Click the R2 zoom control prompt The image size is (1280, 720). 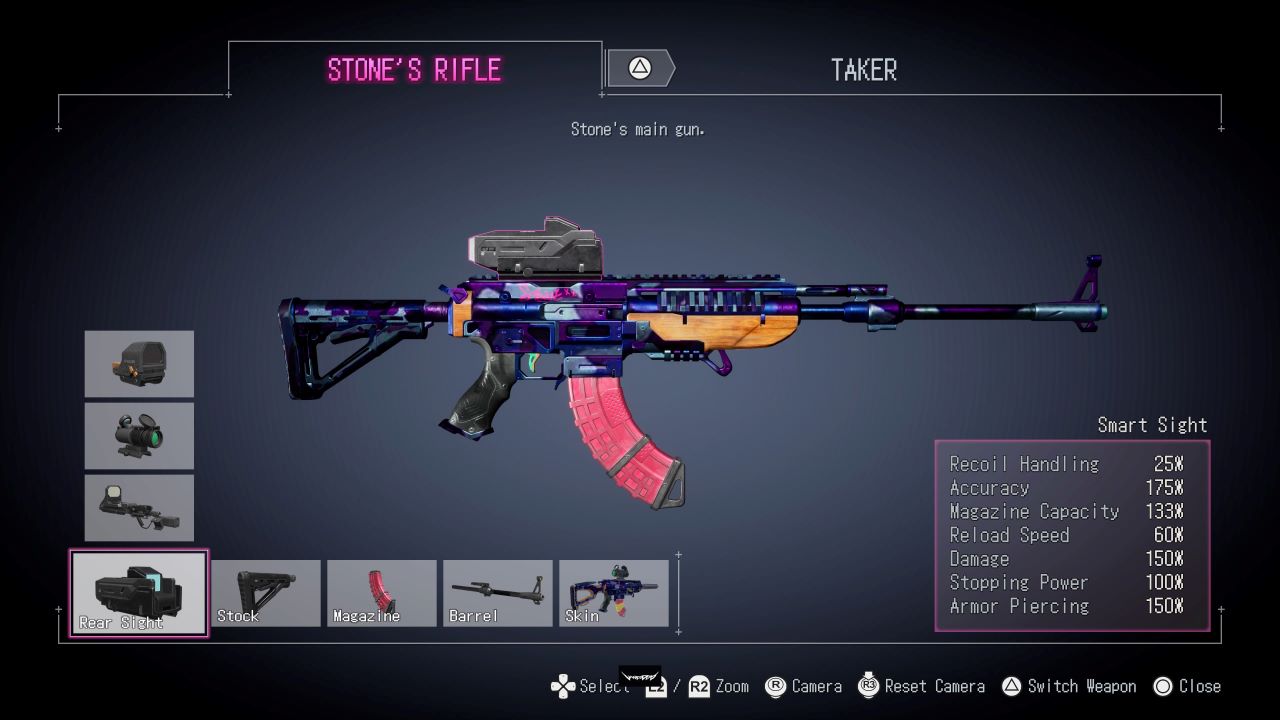[x=701, y=686]
